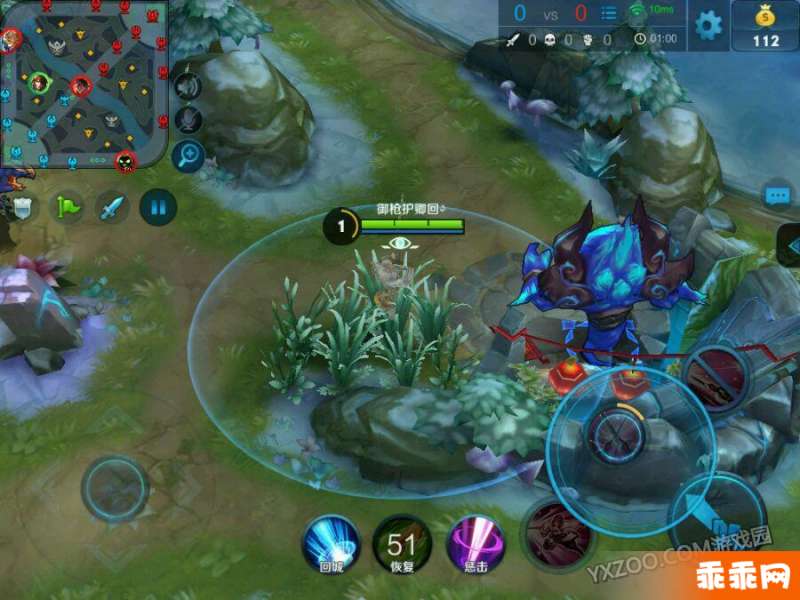Show the scoreboard list next to the score
This screenshot has width=800, height=600.
[609, 14]
